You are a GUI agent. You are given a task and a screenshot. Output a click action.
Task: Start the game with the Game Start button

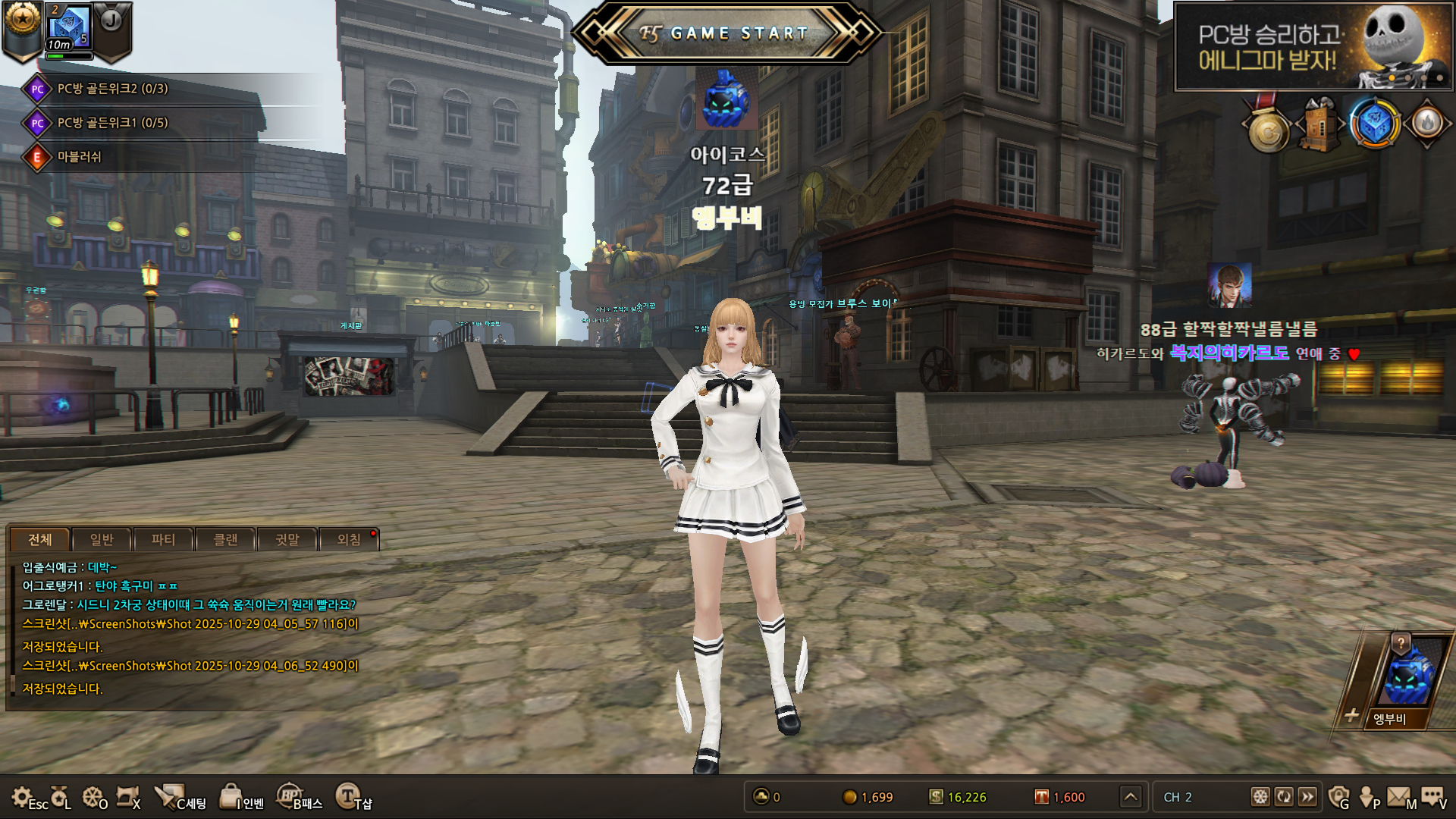click(x=726, y=33)
